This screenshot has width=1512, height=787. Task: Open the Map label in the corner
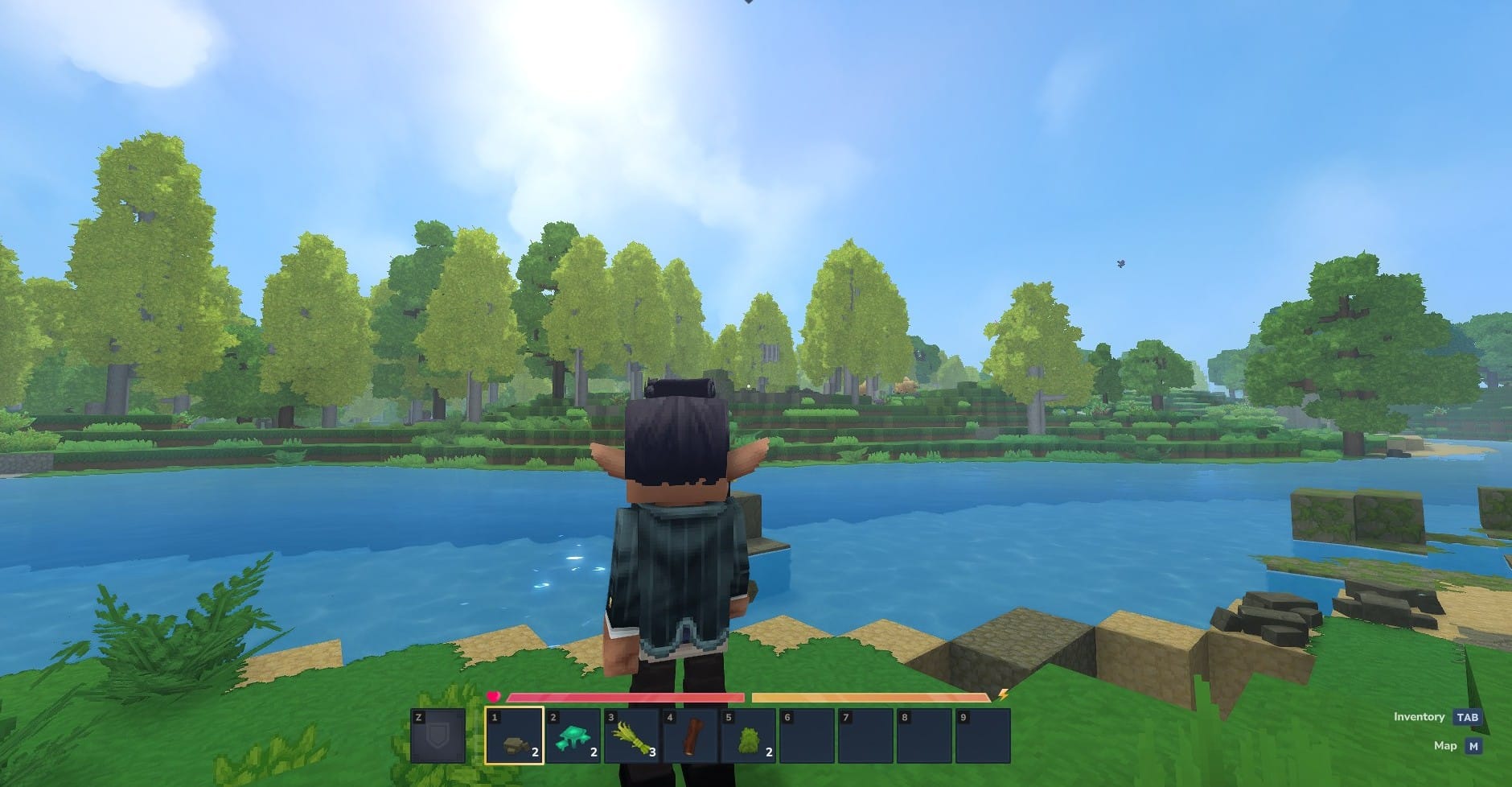[x=1444, y=745]
